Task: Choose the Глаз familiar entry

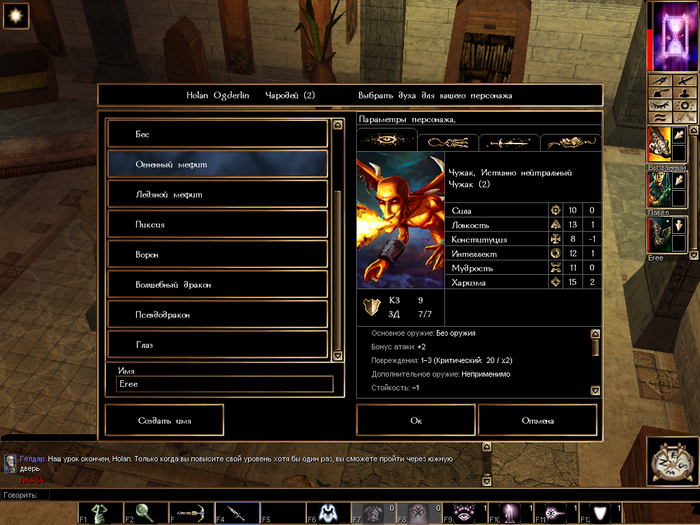Action: tap(217, 345)
